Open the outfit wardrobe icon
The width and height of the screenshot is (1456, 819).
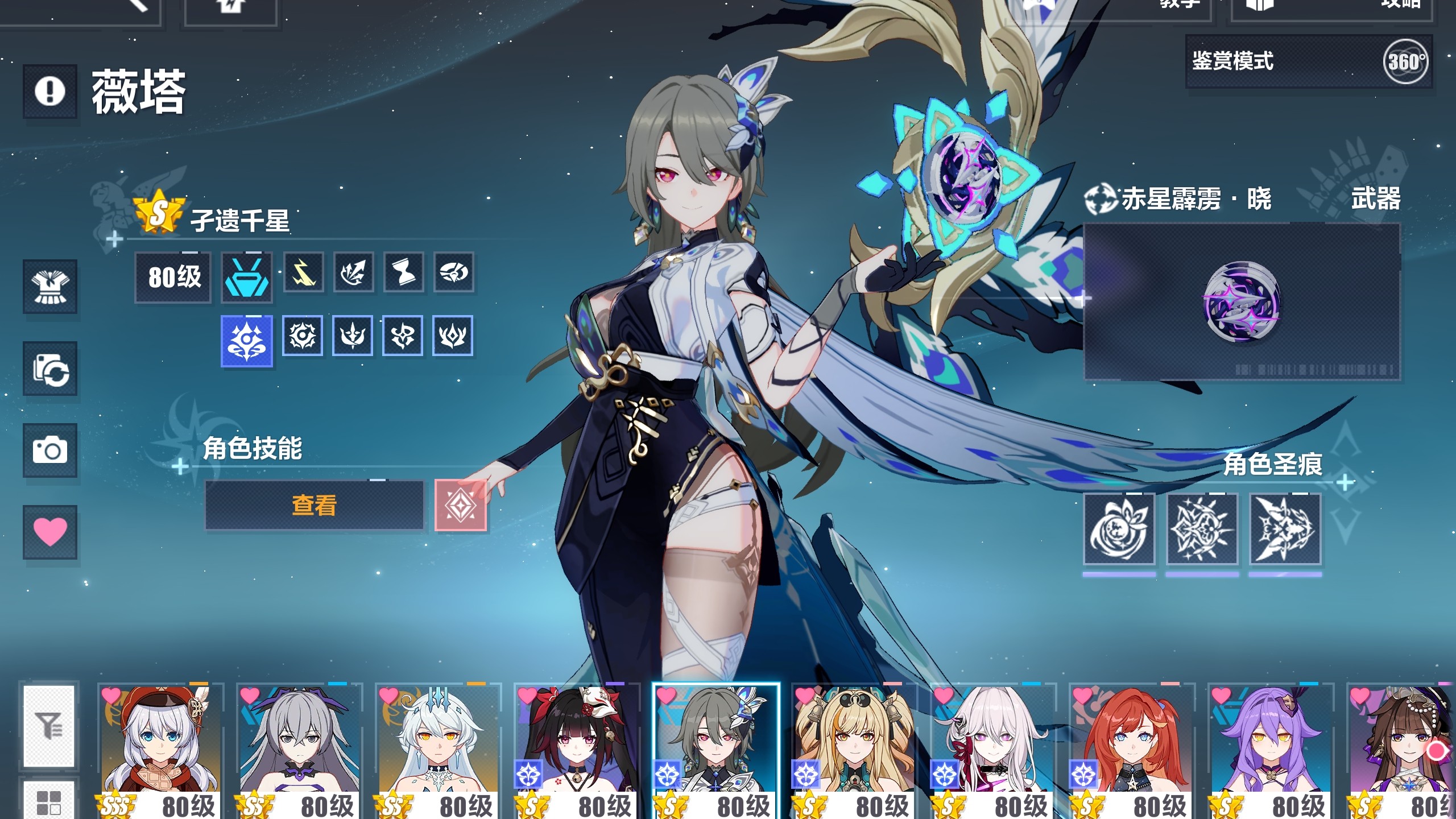[x=50, y=287]
